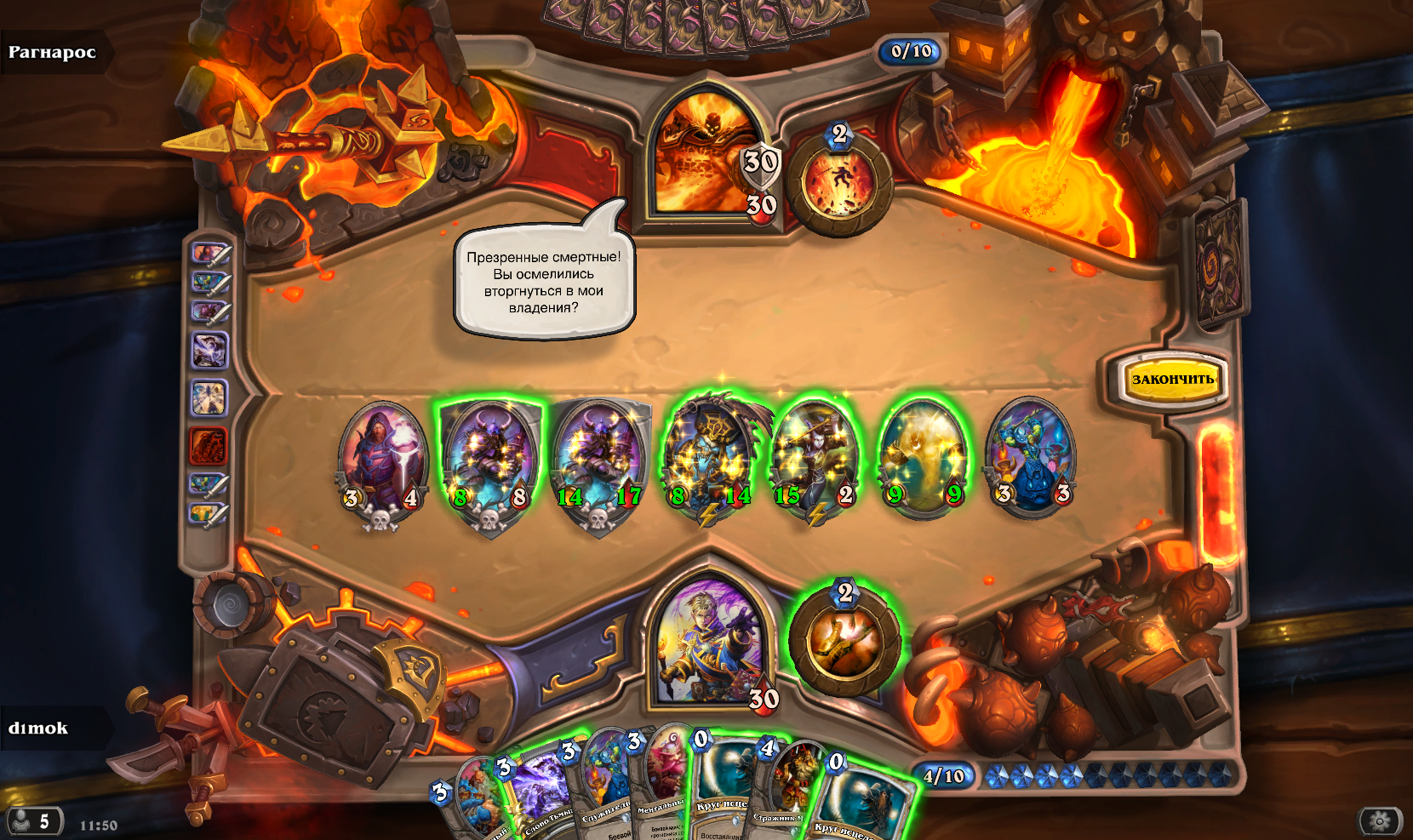The height and width of the screenshot is (840, 1413).
Task: Open the red Ragnaros history tile
Action: [208, 444]
